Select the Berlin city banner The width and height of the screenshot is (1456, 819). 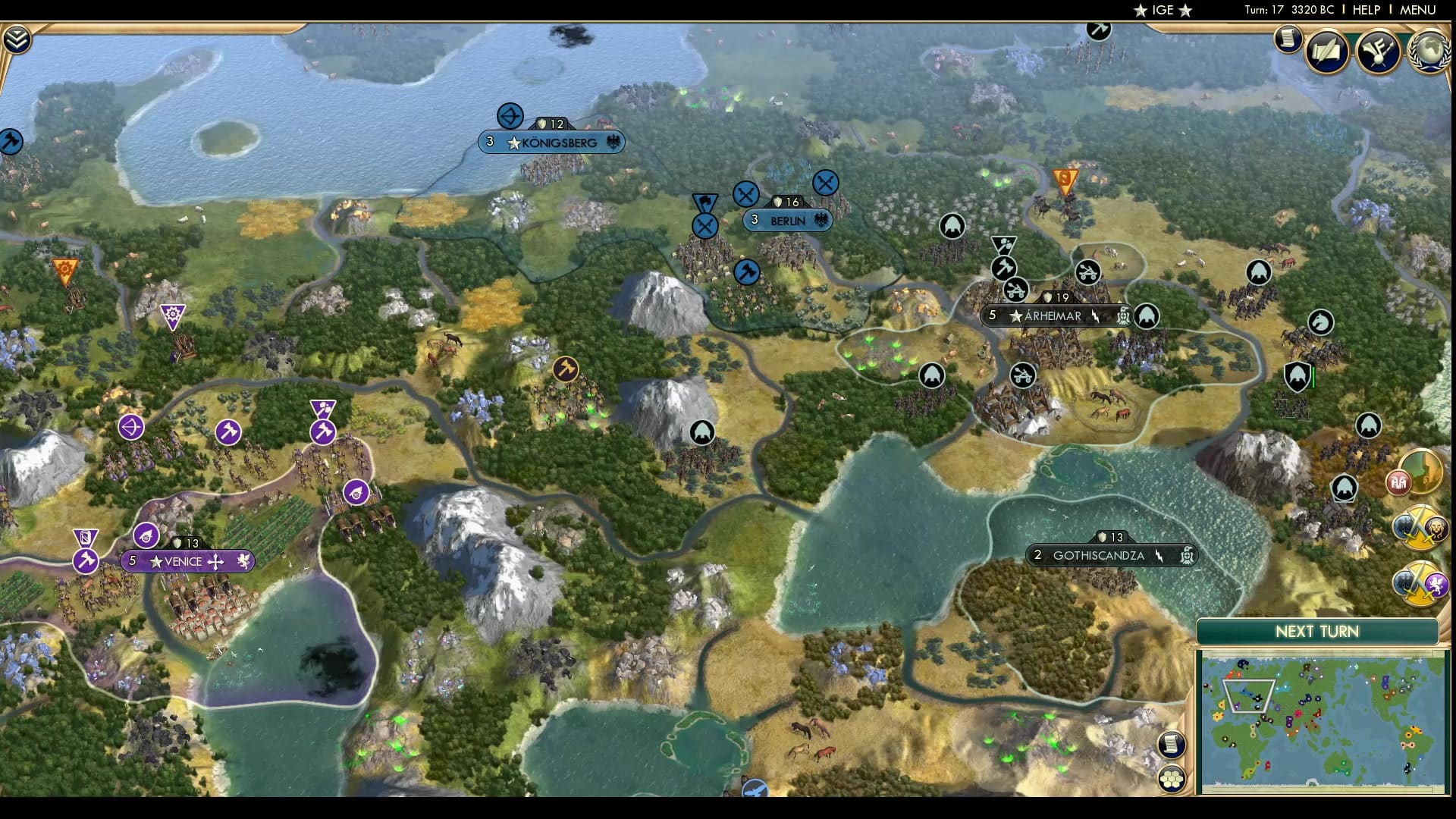789,221
